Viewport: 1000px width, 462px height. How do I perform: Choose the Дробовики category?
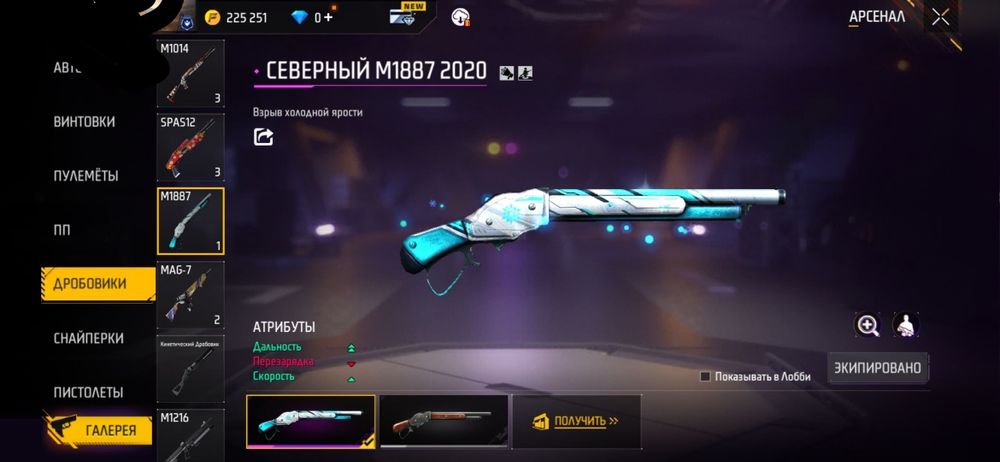click(x=90, y=284)
